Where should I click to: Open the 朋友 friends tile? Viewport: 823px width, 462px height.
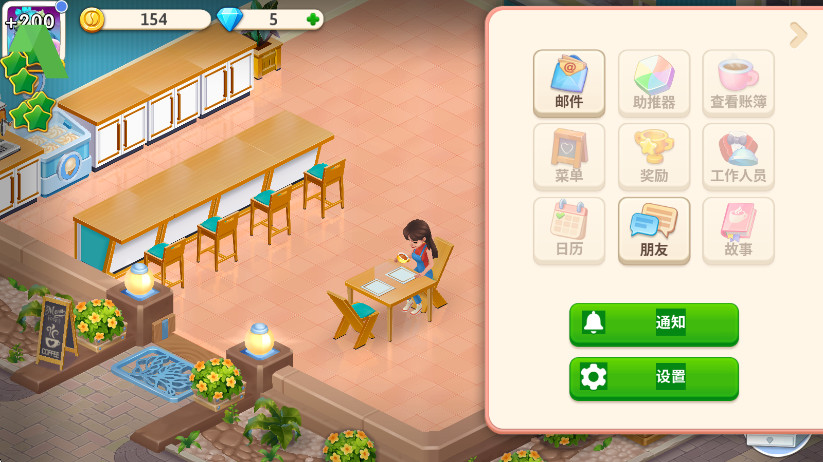point(654,231)
